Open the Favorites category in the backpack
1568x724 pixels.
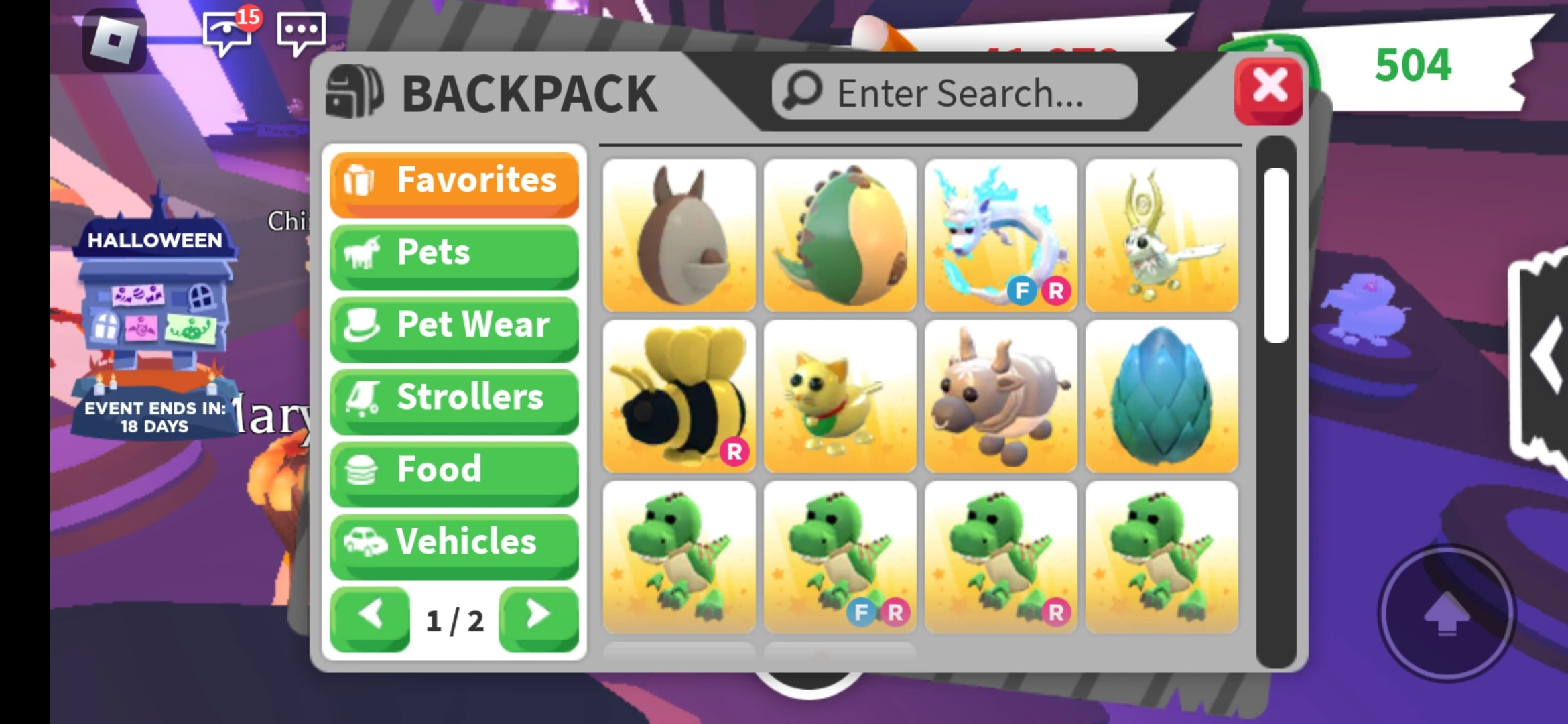click(x=453, y=182)
